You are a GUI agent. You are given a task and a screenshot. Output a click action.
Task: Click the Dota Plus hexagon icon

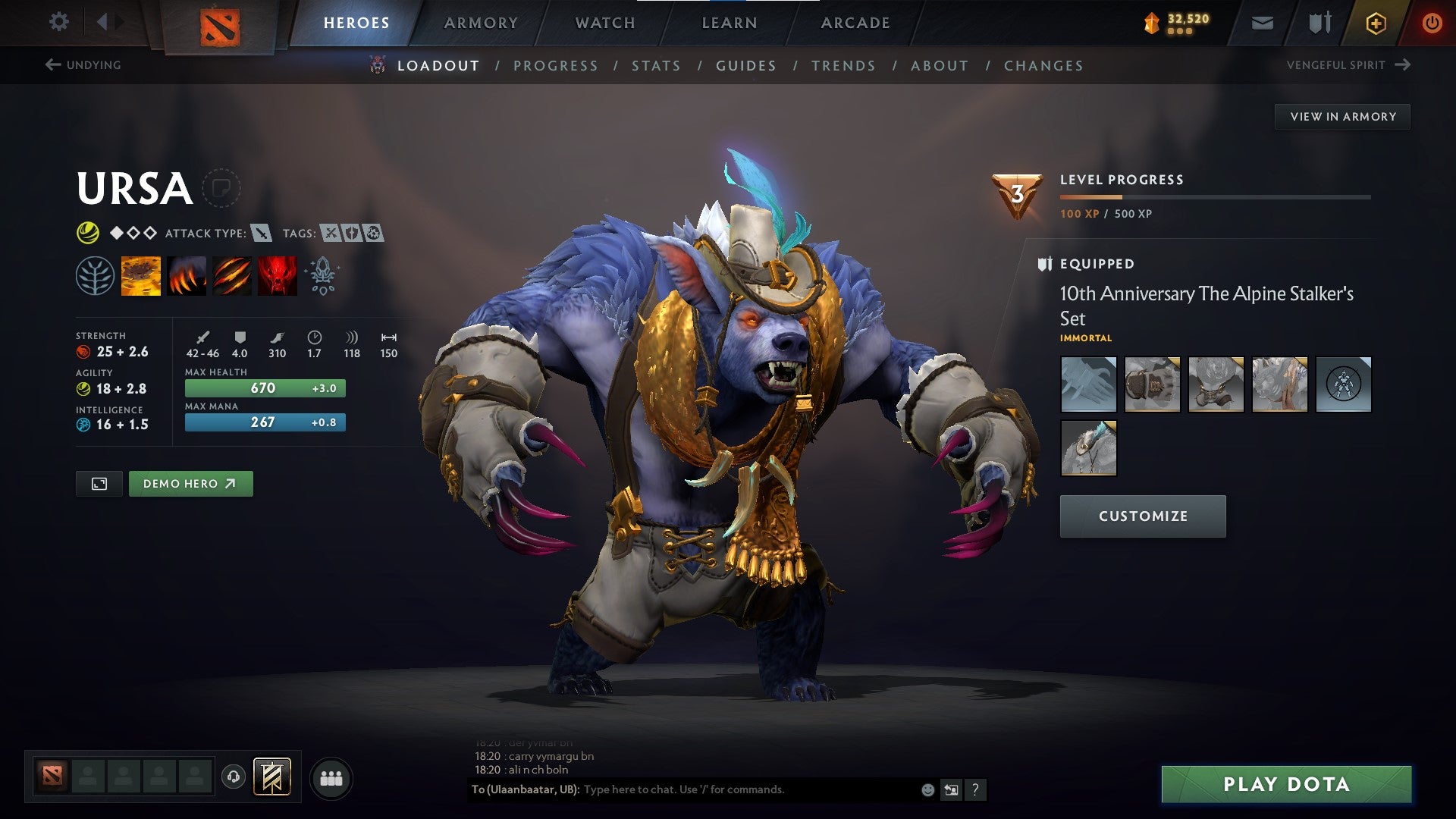click(x=1376, y=22)
